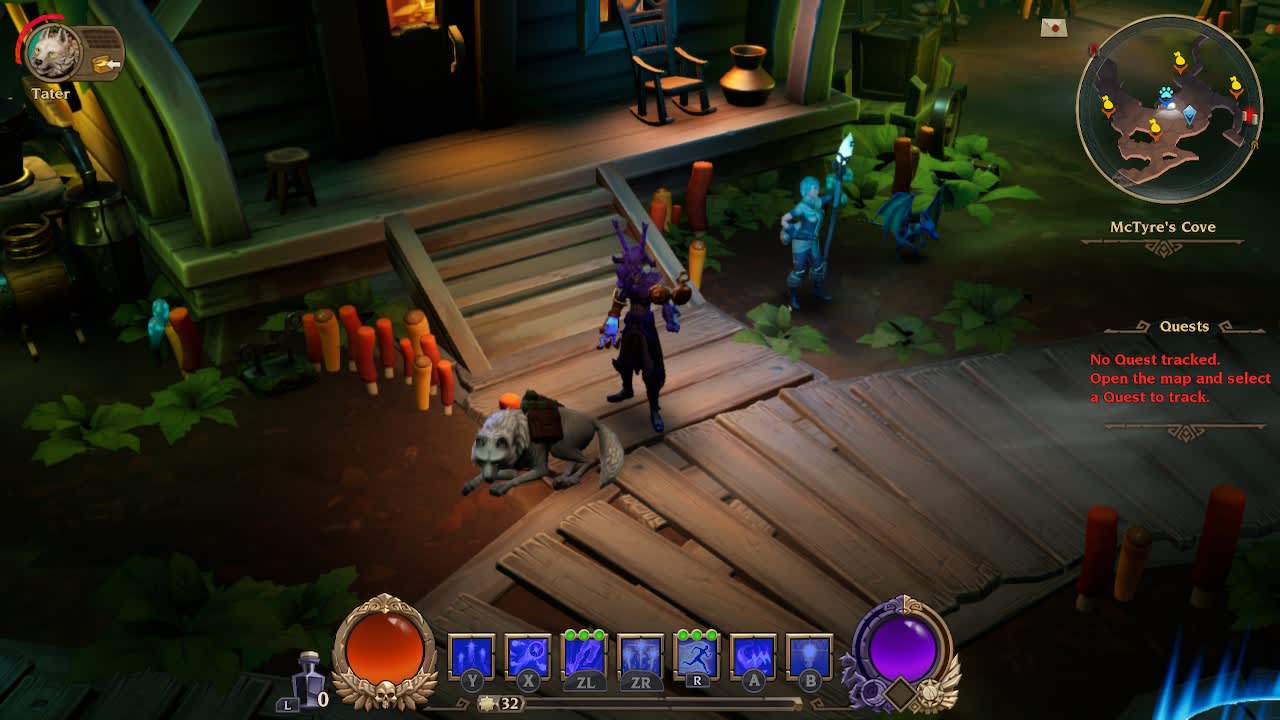
Task: Send the pet to town via the satchel icon
Action: 100,64
